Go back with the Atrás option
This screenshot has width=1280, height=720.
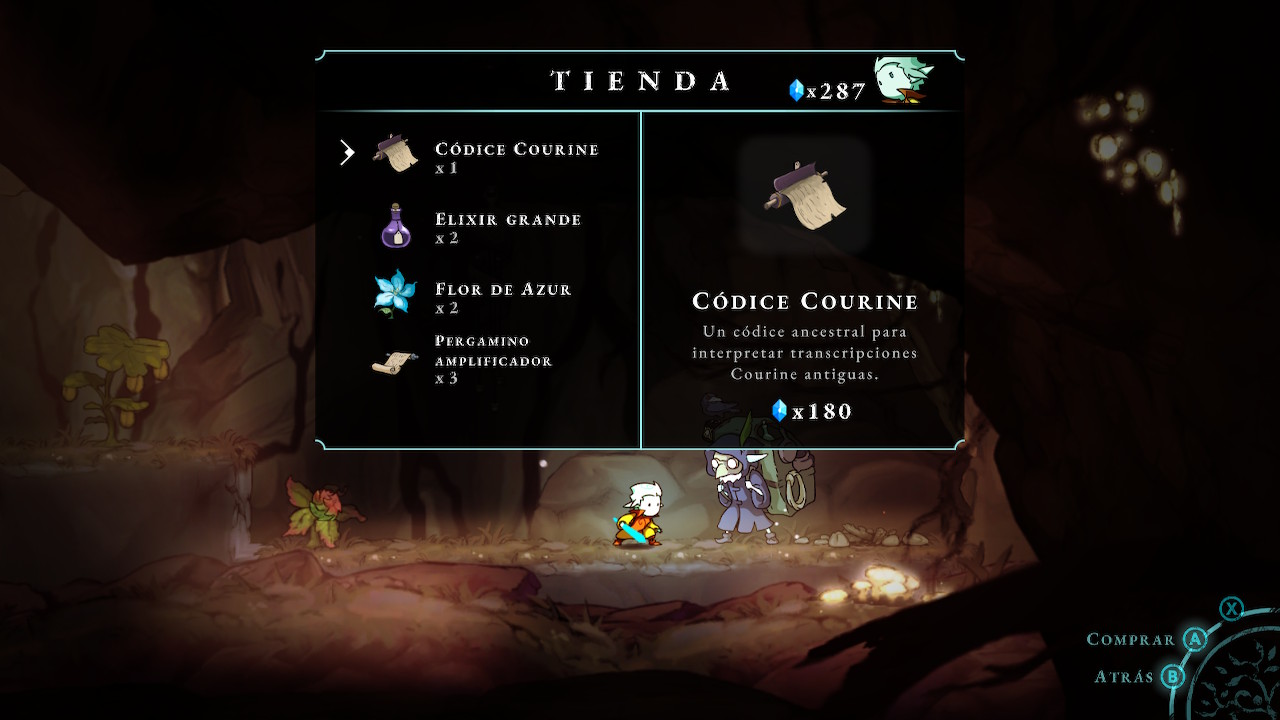pyautogui.click(x=1125, y=677)
